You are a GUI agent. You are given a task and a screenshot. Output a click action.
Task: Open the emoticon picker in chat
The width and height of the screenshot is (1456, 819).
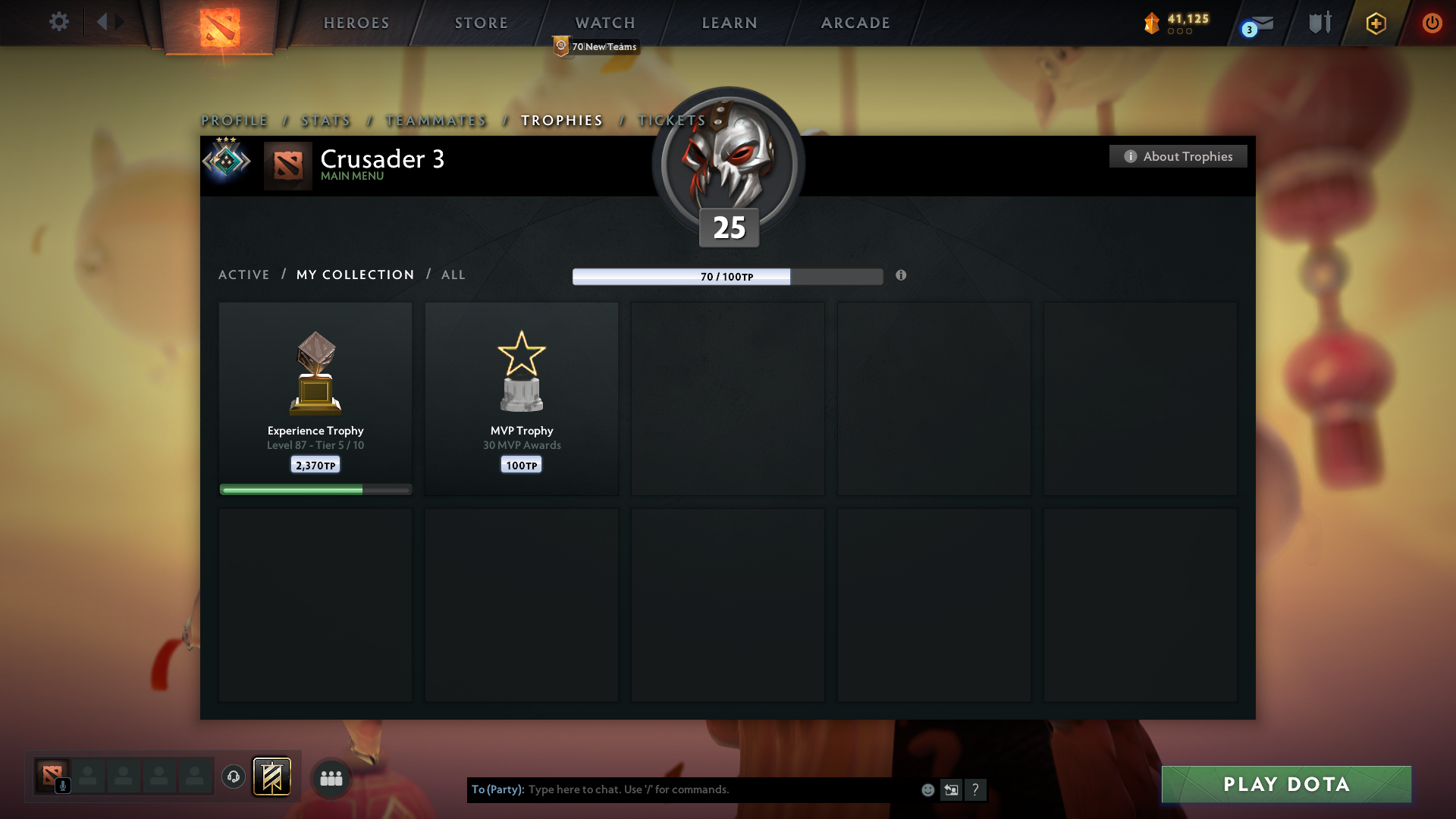927,789
